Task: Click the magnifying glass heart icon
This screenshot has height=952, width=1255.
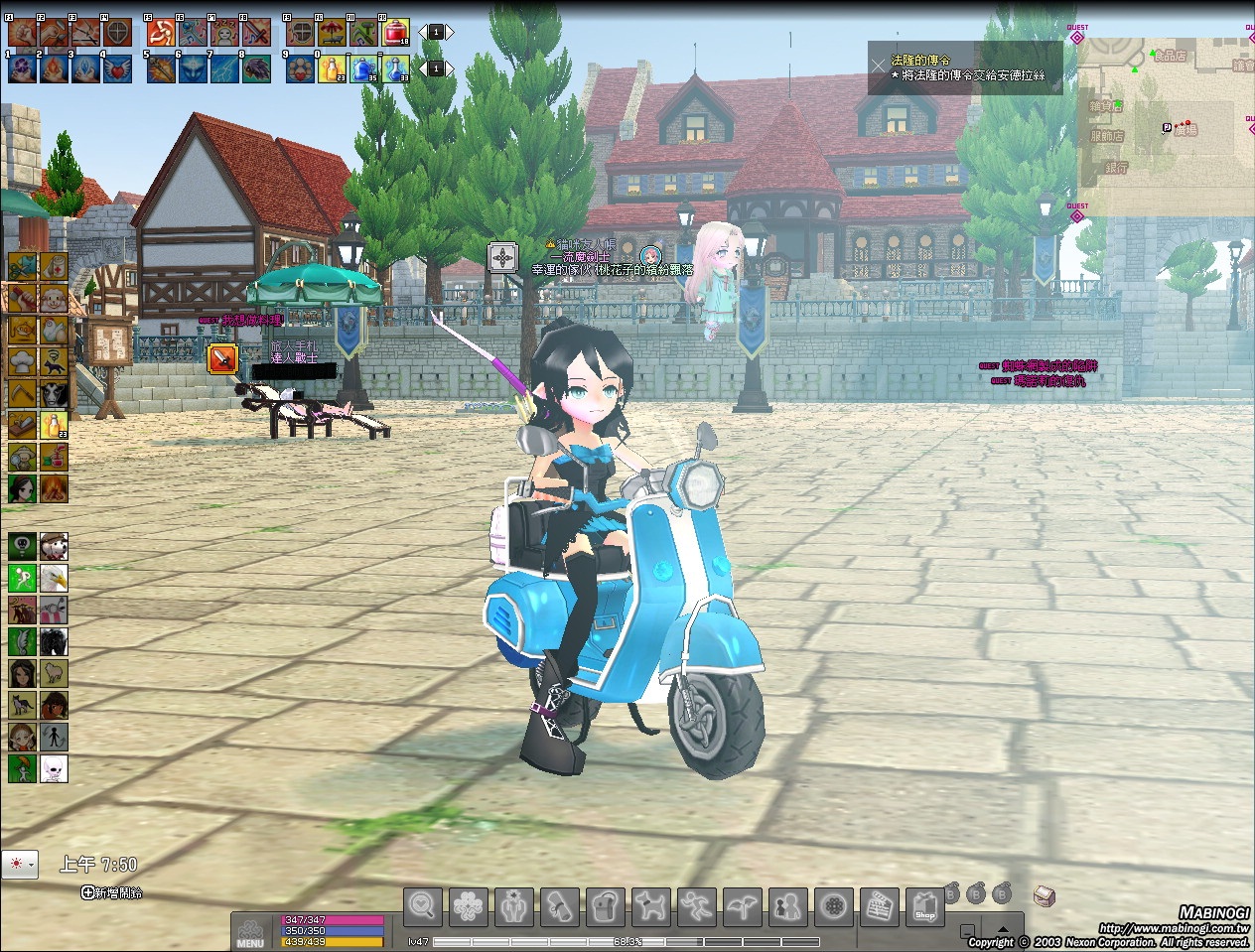Action: click(423, 905)
